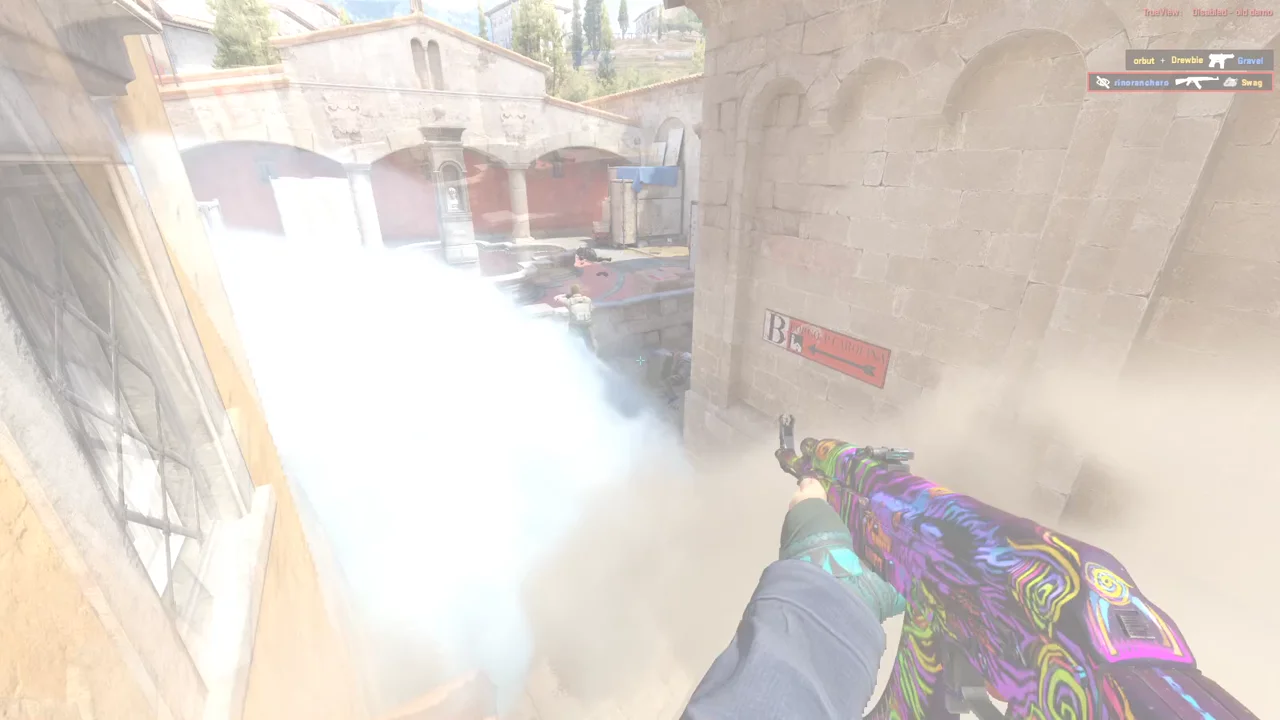Click the victim name Swag

(1252, 83)
